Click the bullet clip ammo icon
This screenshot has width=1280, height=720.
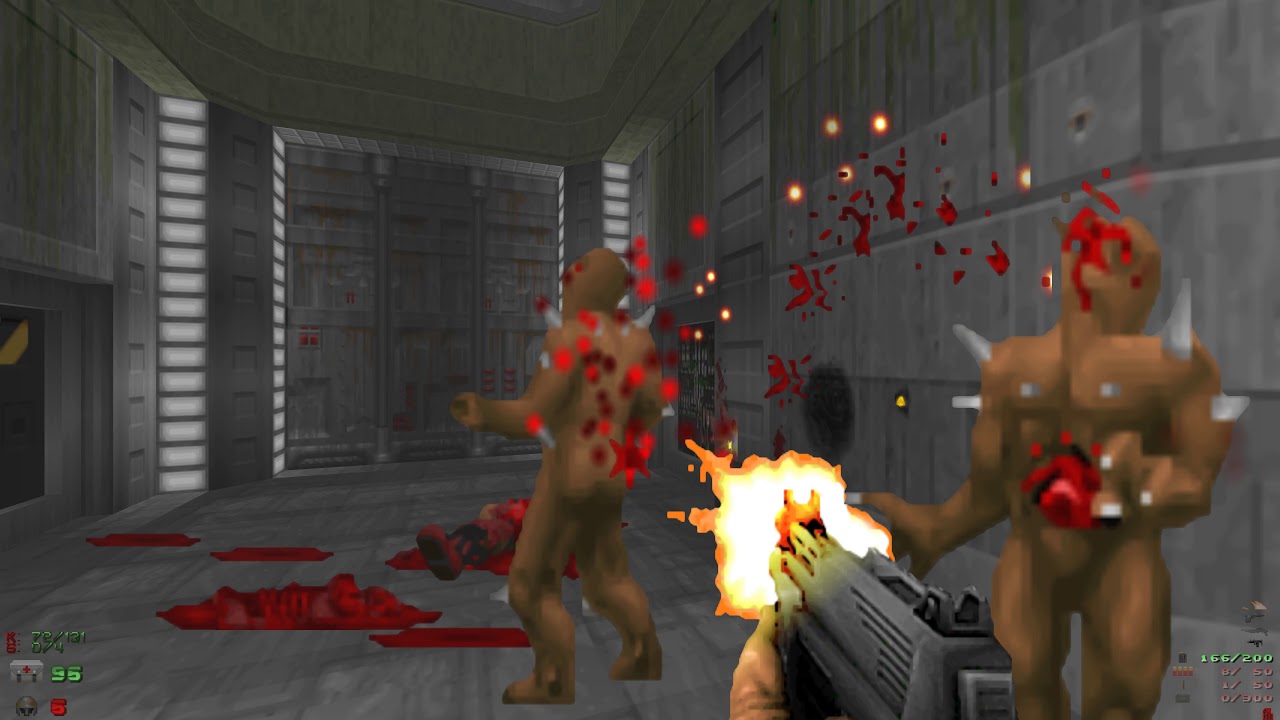(1184, 657)
